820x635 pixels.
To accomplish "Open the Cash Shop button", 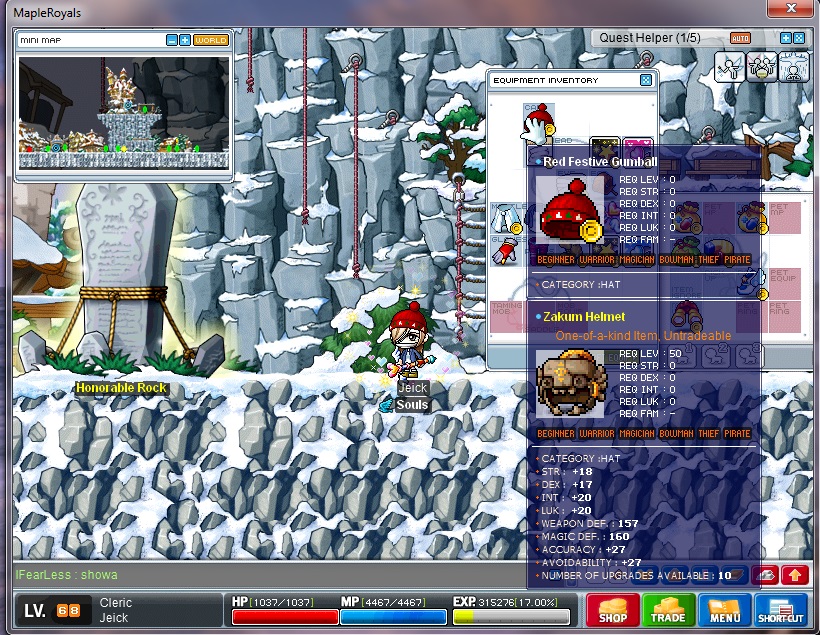I will click(612, 609).
